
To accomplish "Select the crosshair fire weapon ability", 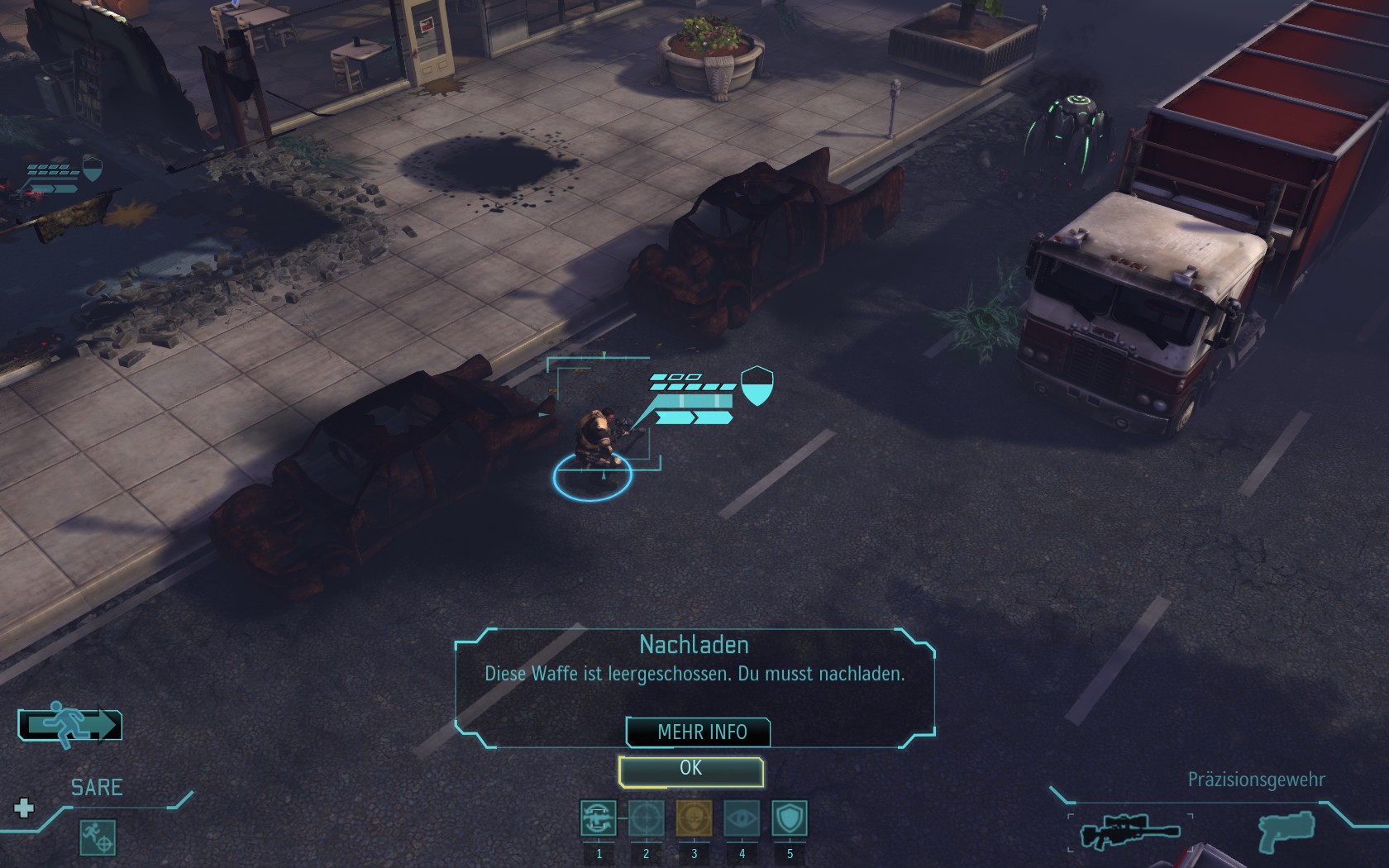I will (646, 818).
